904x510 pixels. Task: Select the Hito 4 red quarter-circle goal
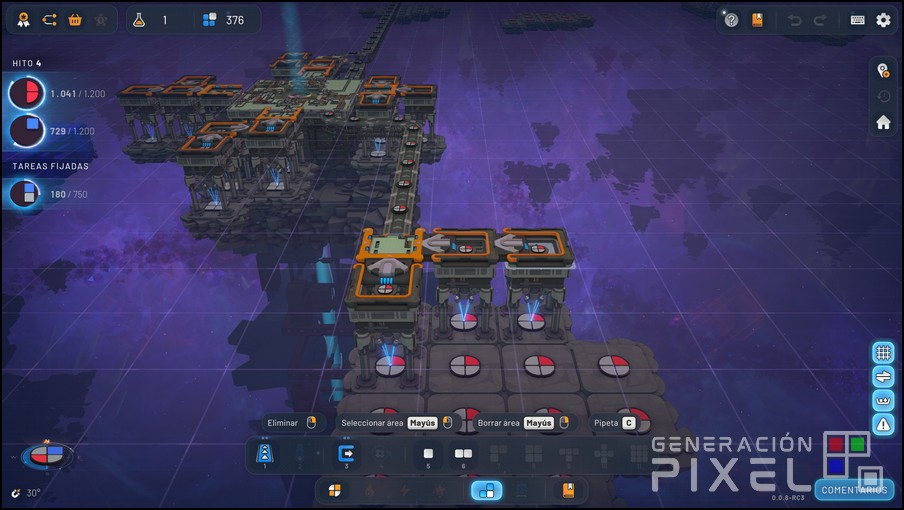(26, 94)
